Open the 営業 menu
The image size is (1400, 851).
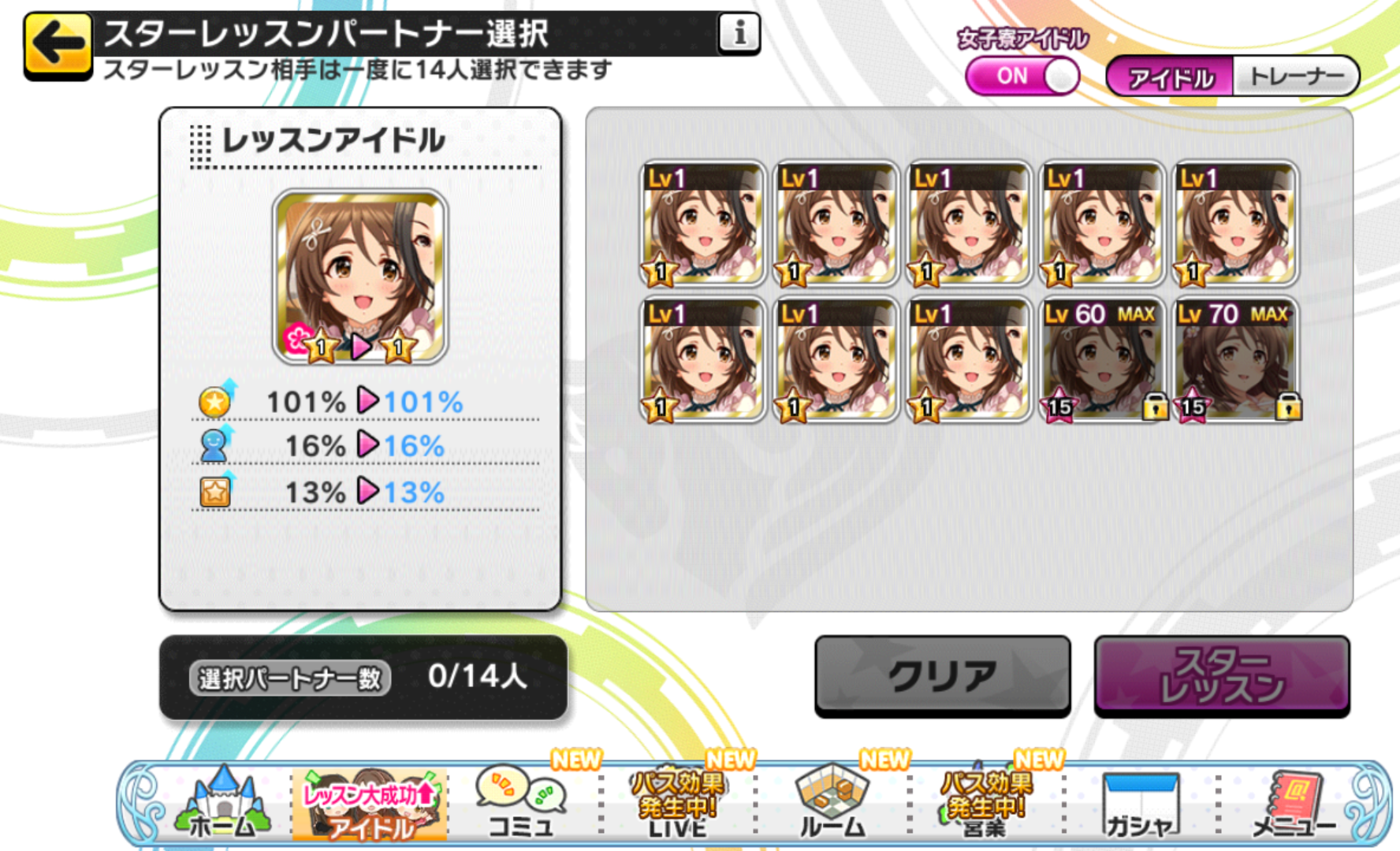click(985, 805)
